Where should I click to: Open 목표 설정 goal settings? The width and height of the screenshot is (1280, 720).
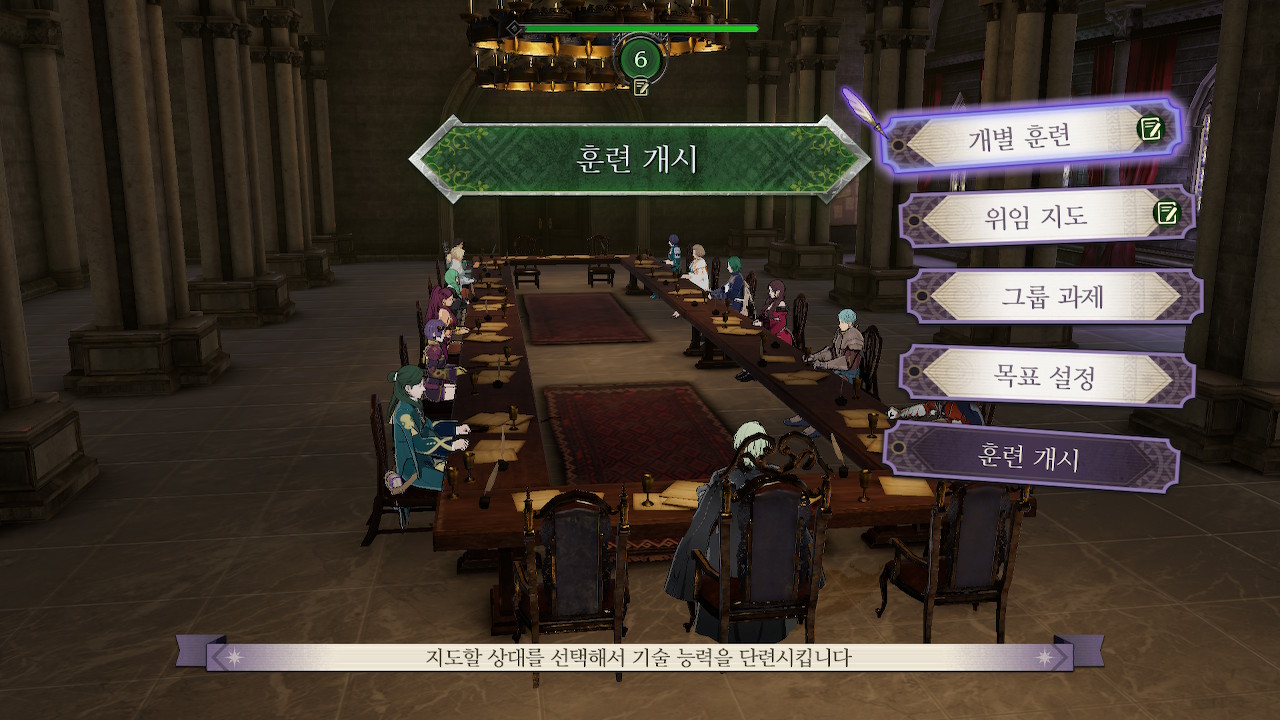(1047, 376)
